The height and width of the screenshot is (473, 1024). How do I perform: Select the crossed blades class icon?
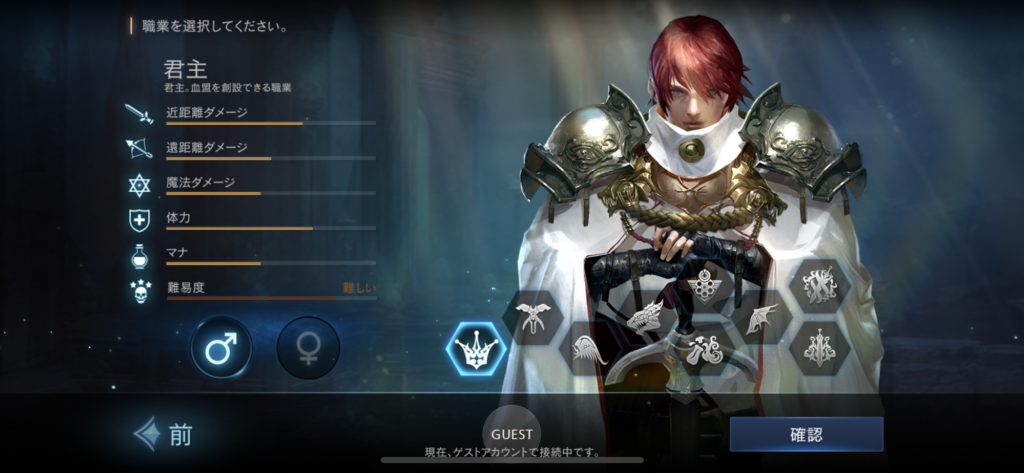[x=820, y=285]
